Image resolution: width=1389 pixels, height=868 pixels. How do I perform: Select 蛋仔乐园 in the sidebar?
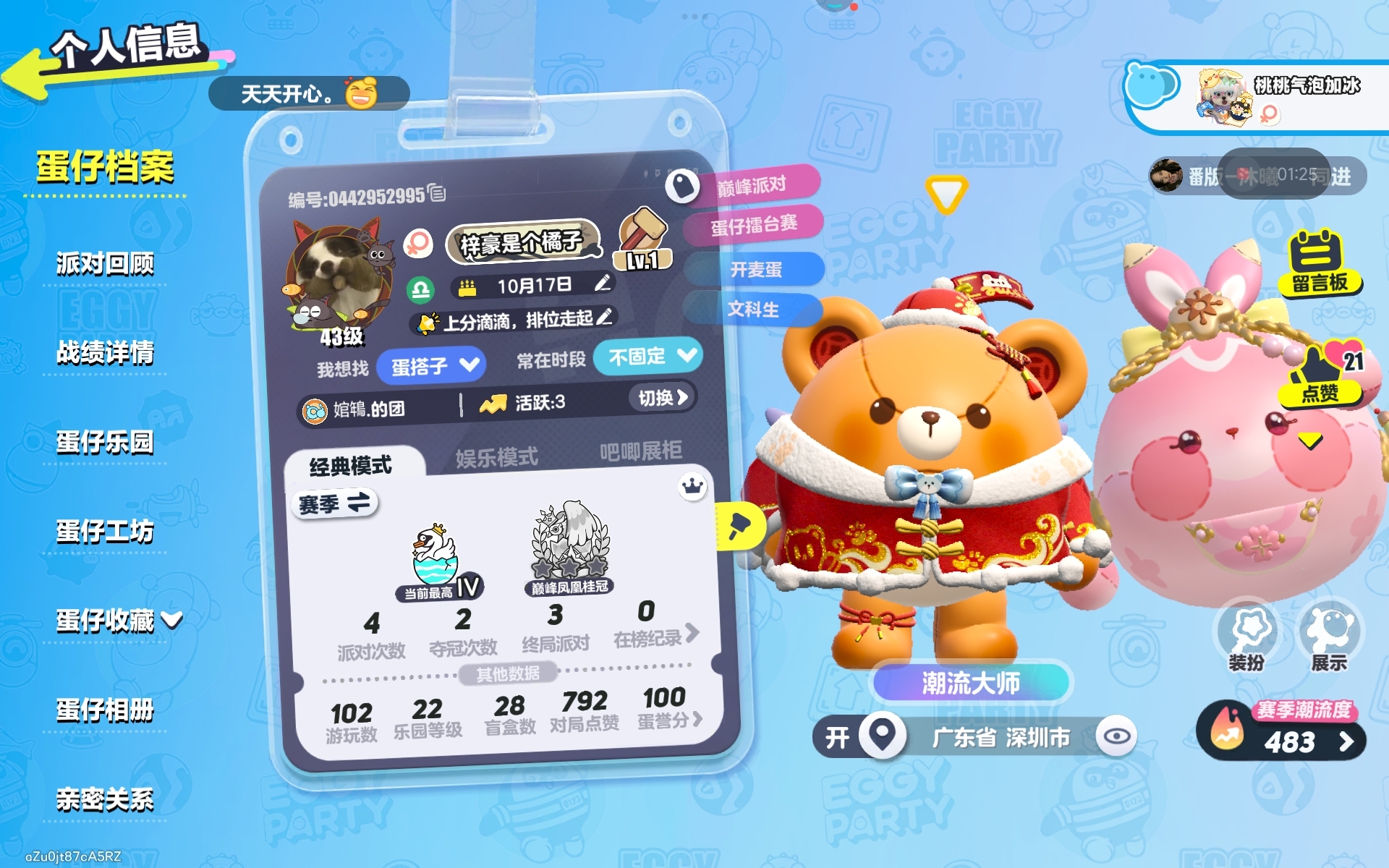tap(105, 442)
